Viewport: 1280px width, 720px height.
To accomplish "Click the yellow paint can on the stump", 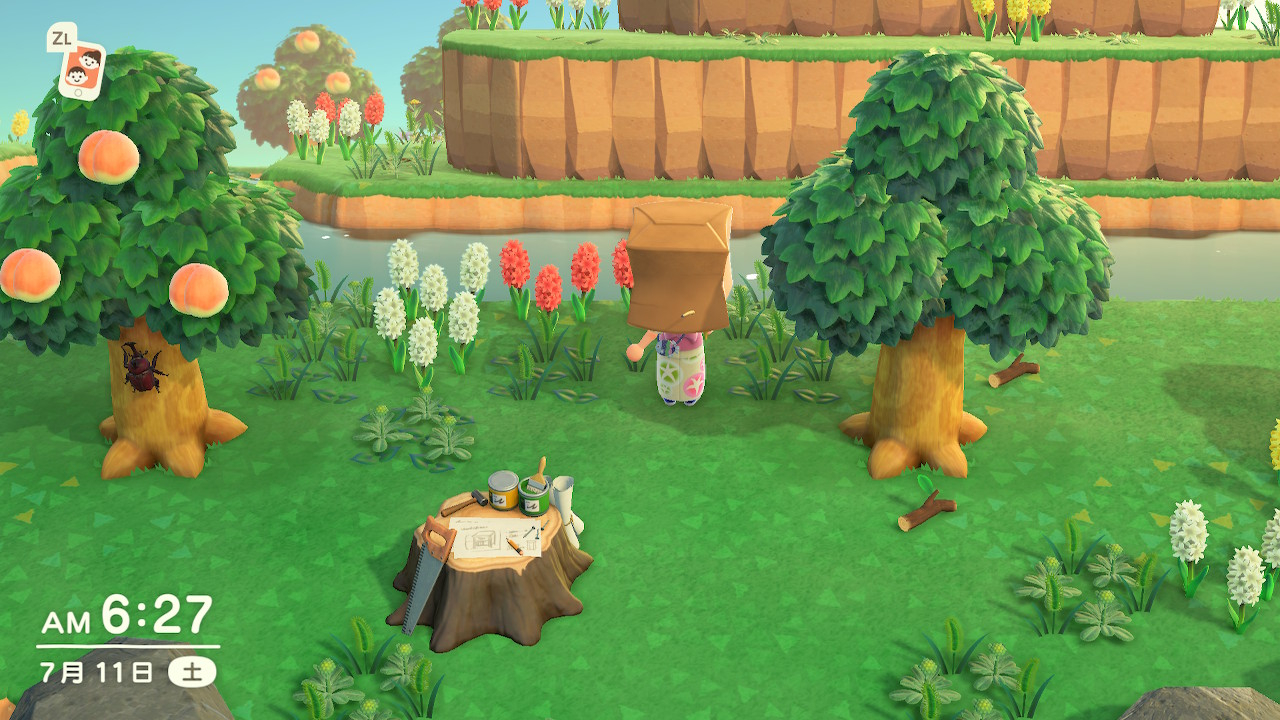I will pyautogui.click(x=503, y=490).
